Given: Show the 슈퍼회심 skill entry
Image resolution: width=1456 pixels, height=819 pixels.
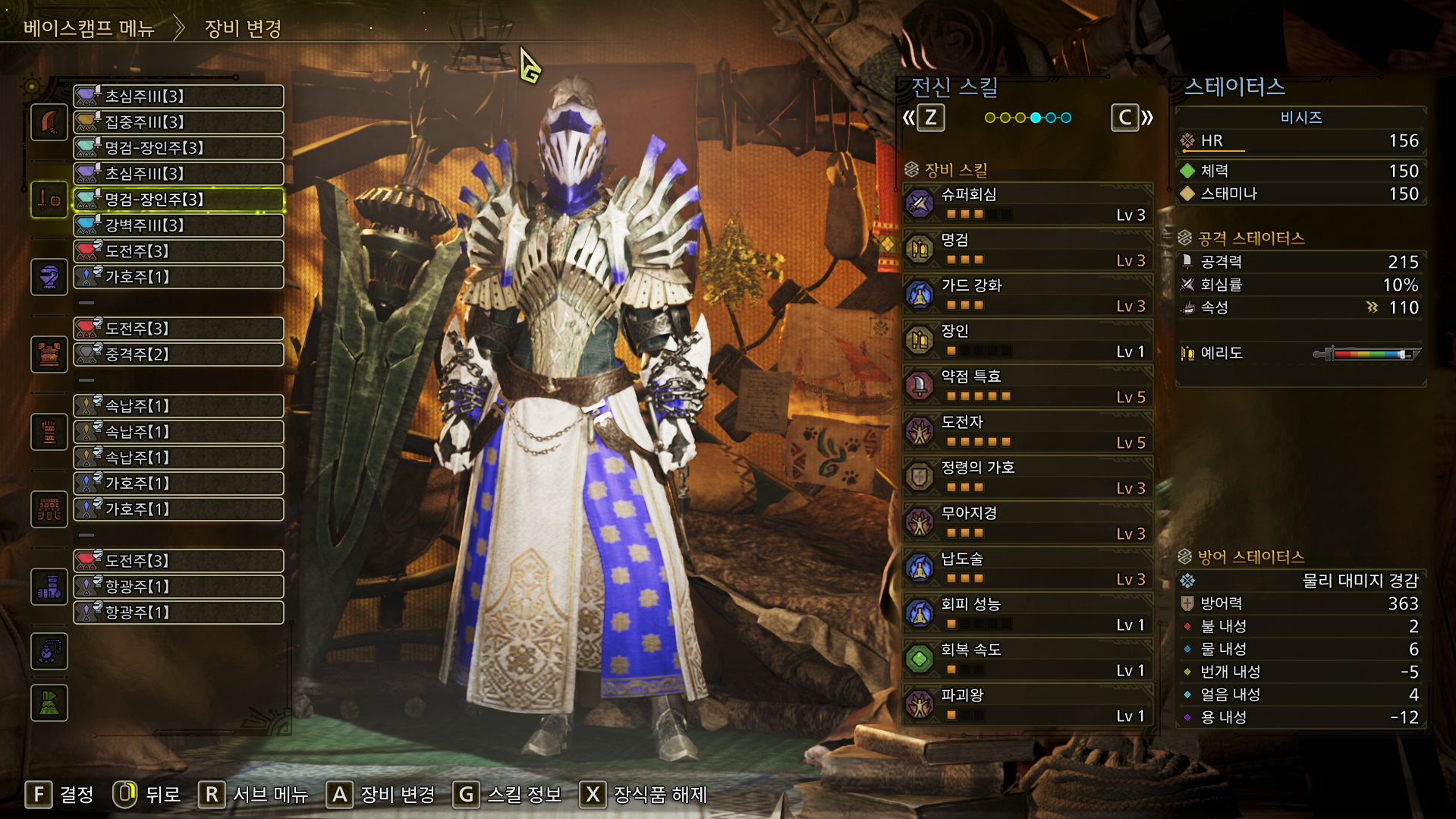Looking at the screenshot, I should coord(1027,203).
